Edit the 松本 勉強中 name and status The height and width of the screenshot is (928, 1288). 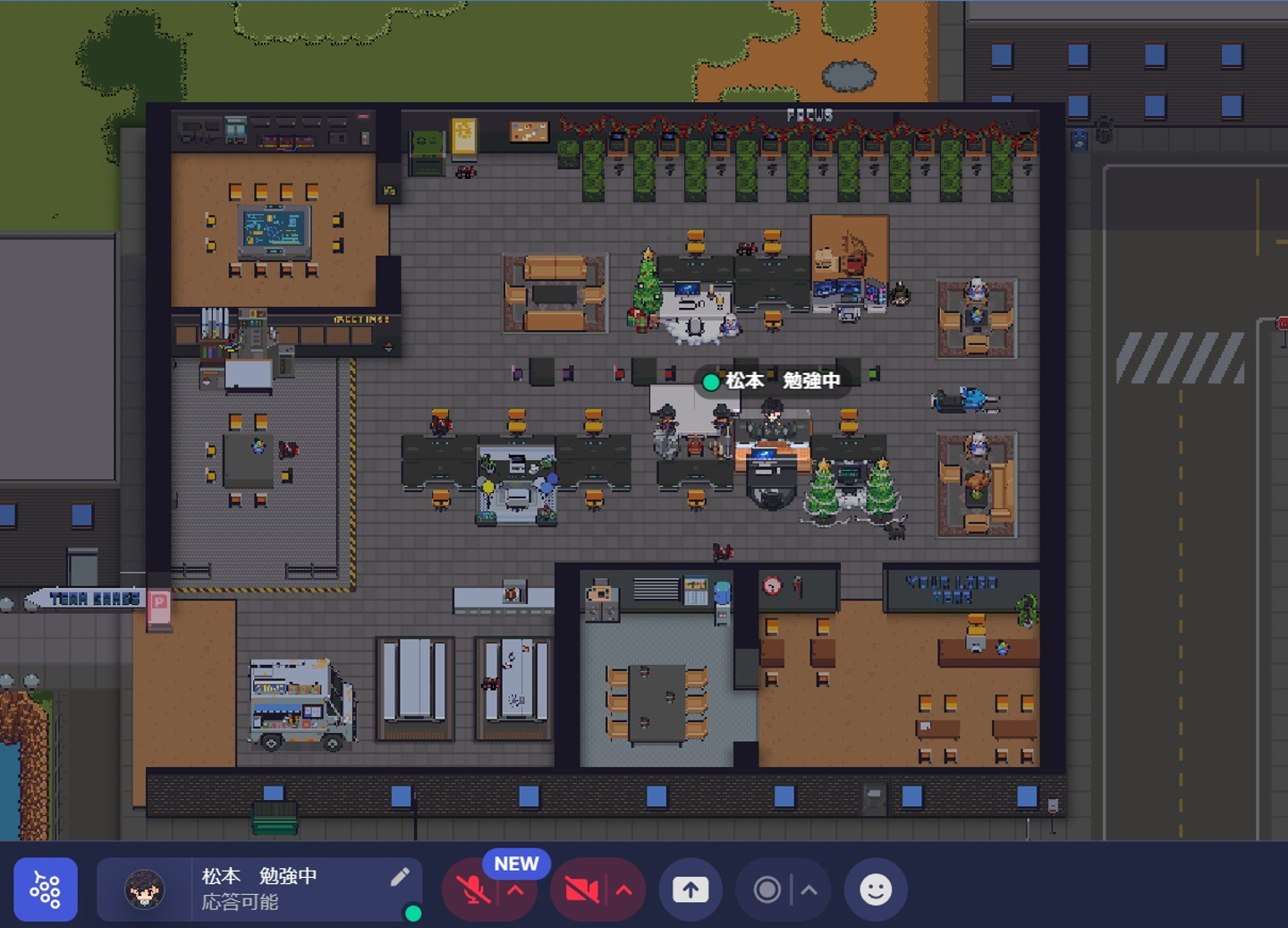point(400,877)
